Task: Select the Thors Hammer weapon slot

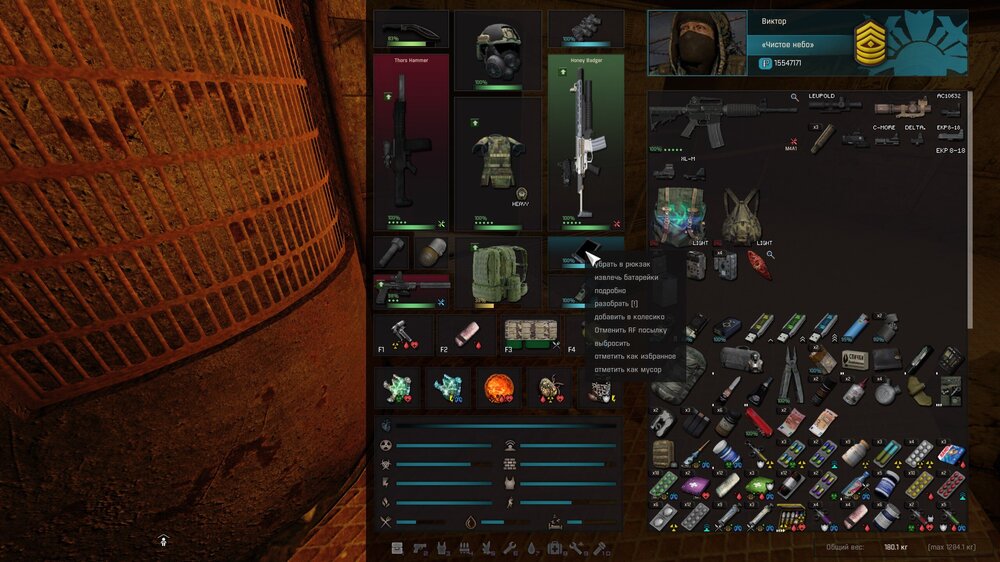Action: [x=411, y=142]
